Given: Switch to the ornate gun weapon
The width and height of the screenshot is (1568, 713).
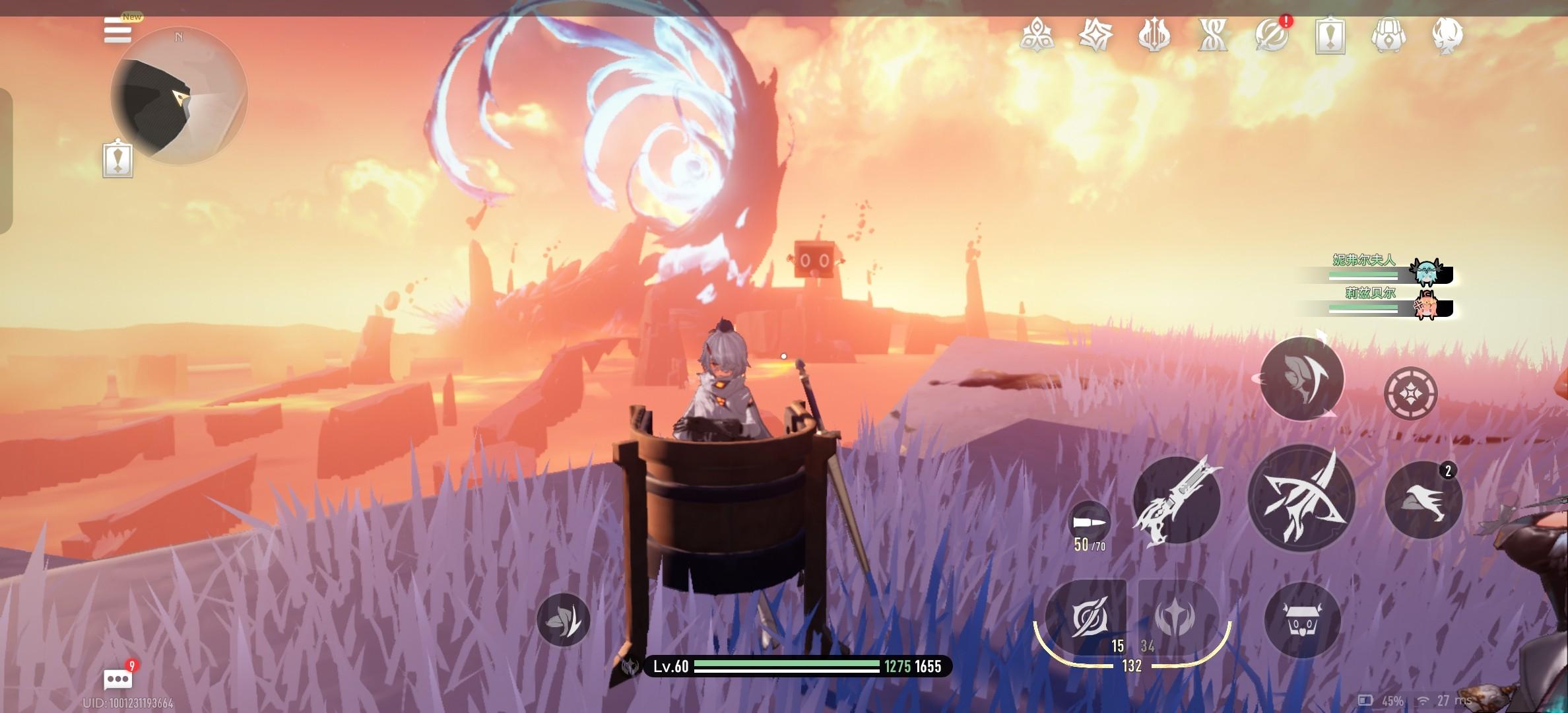Looking at the screenshot, I should [1177, 500].
